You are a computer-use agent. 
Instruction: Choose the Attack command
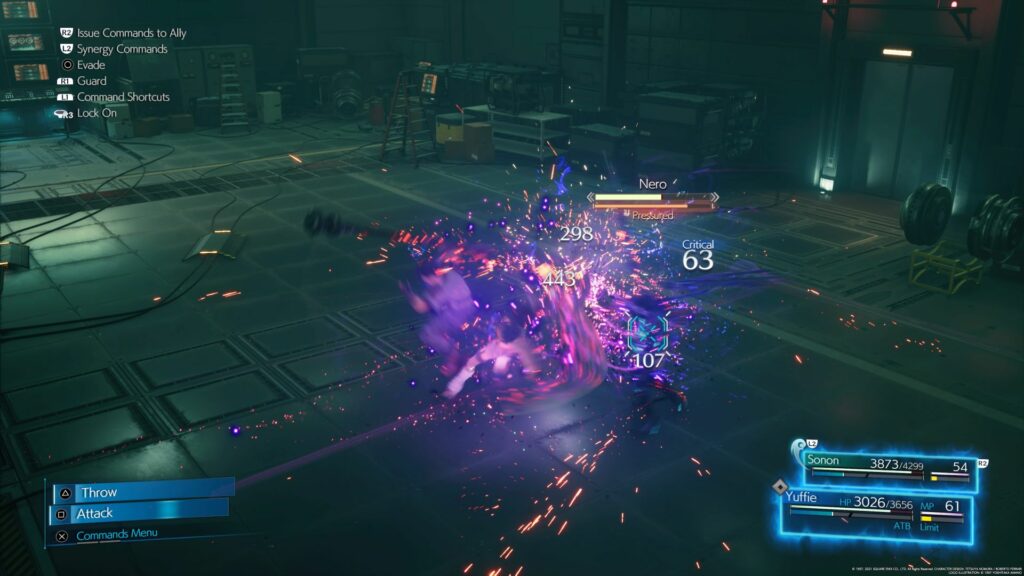point(139,513)
